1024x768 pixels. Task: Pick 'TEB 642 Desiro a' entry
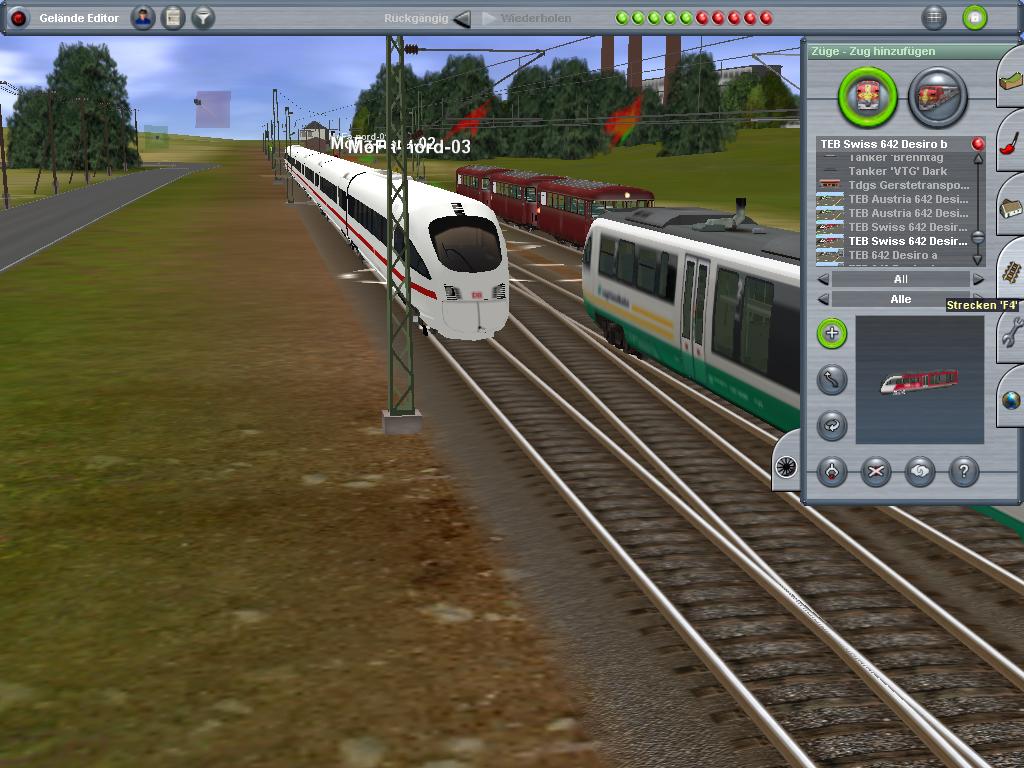pos(893,255)
